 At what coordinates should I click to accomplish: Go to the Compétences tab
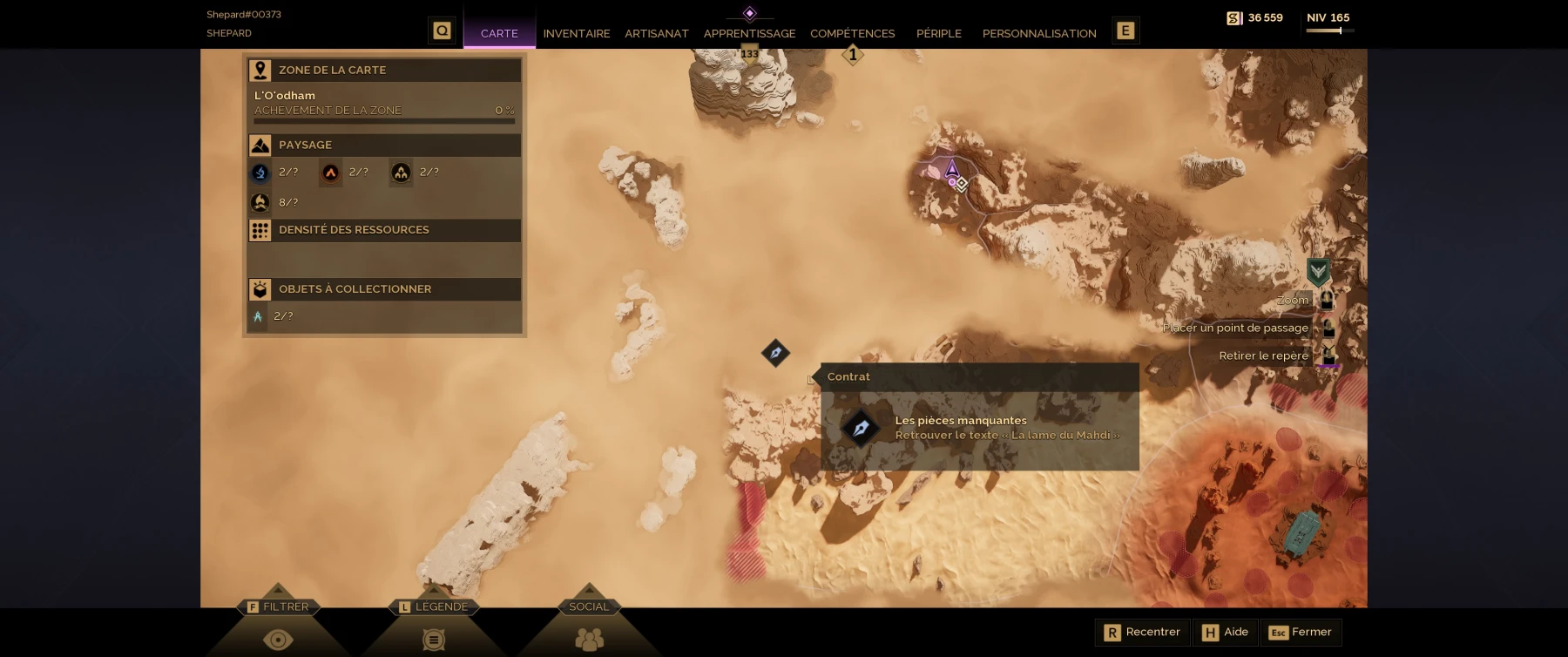[852, 33]
